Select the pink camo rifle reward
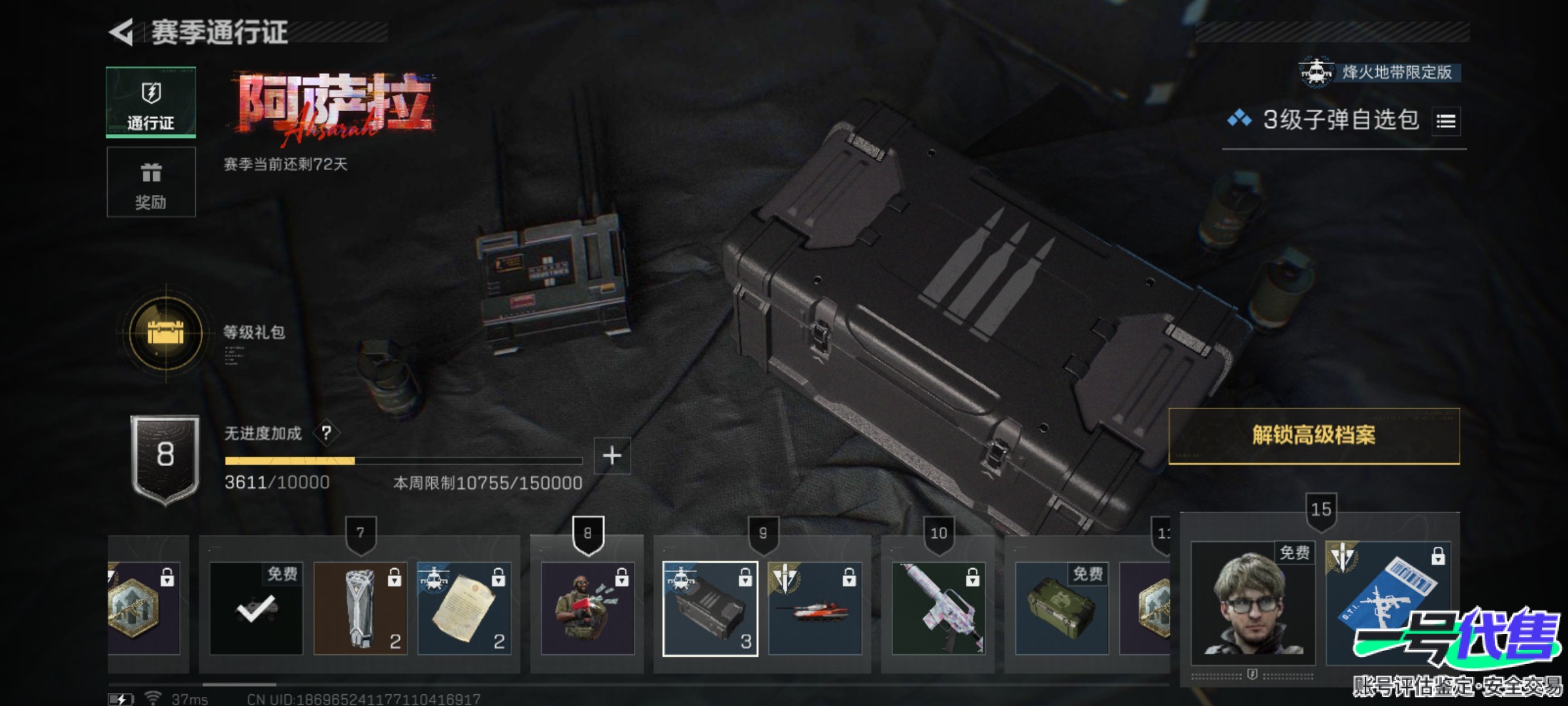The image size is (1568, 706). (938, 609)
